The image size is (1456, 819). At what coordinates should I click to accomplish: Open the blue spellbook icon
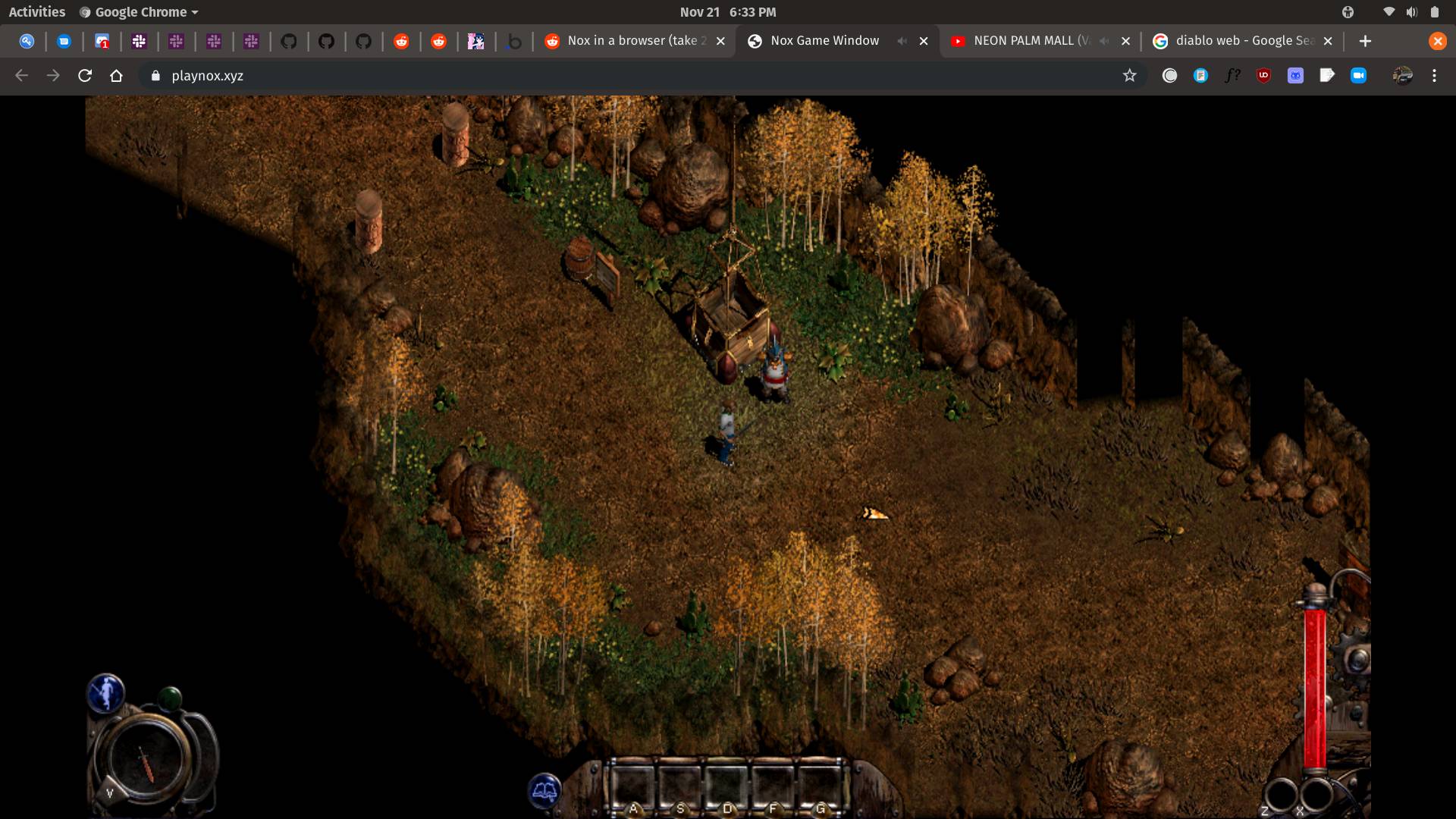(x=544, y=792)
